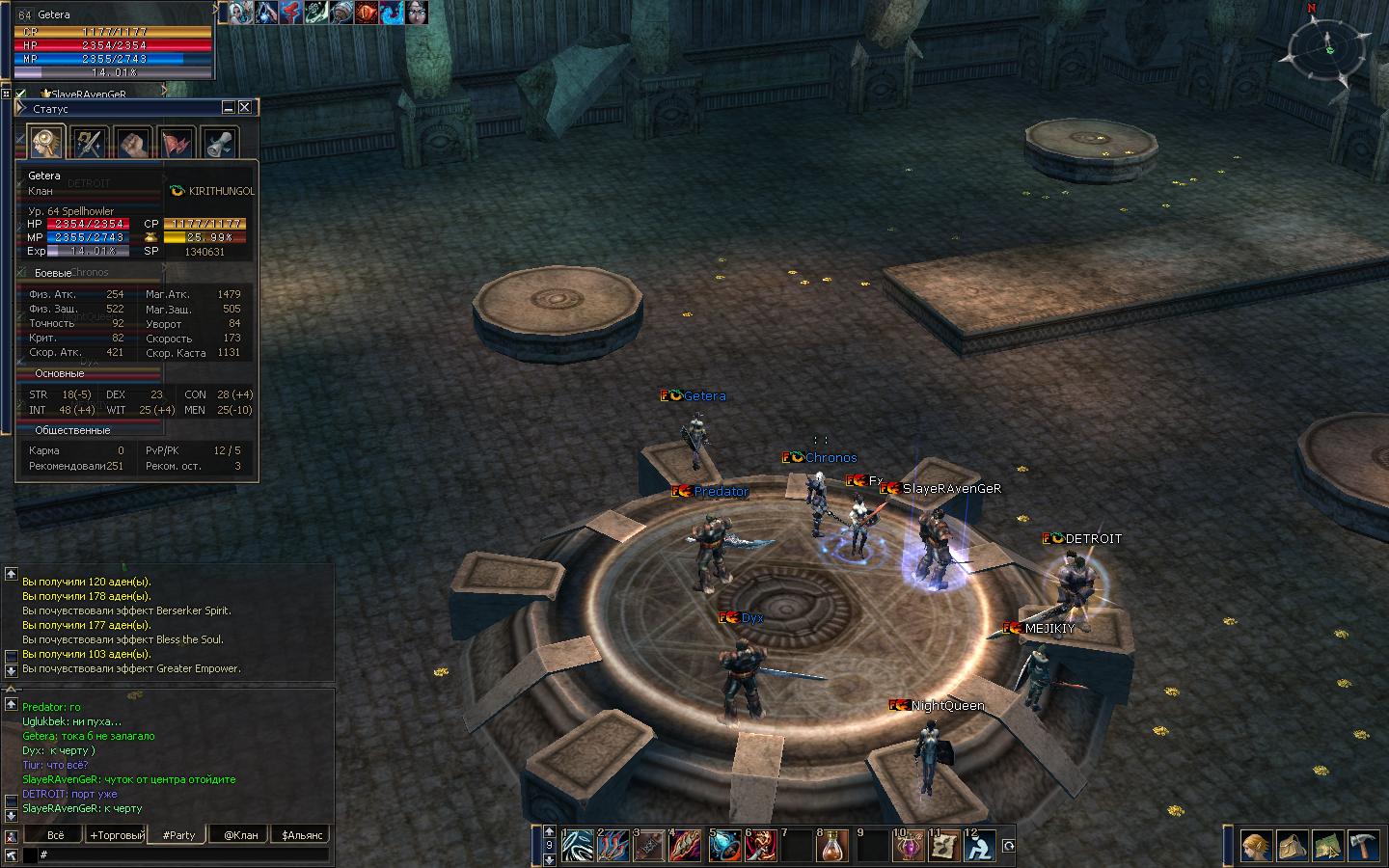Click the compass radar minimap

coord(1329,50)
